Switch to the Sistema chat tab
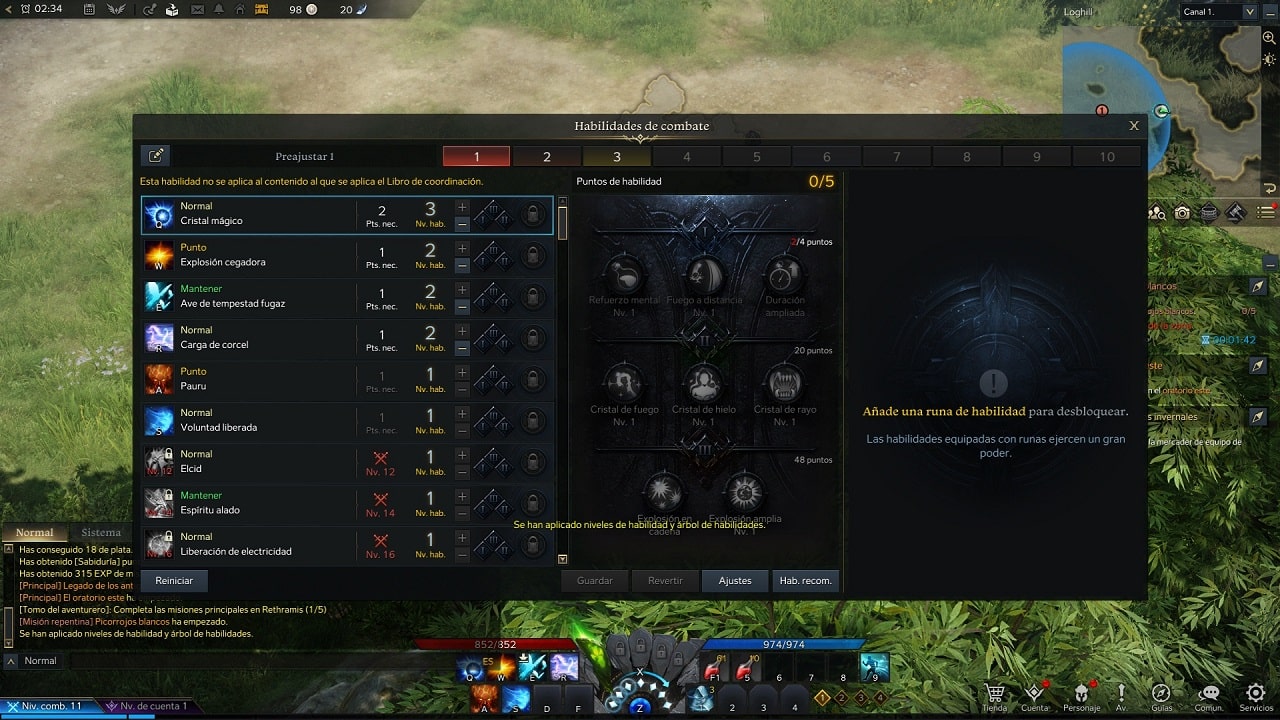1280x720 pixels. [101, 533]
